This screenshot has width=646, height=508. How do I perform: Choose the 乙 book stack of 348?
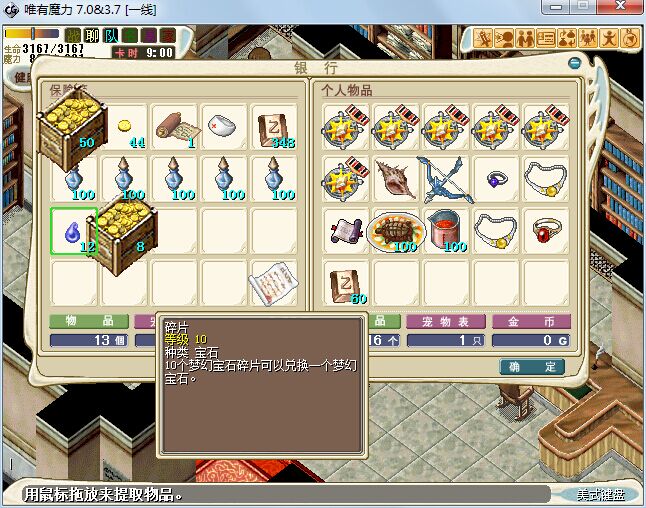click(x=275, y=127)
